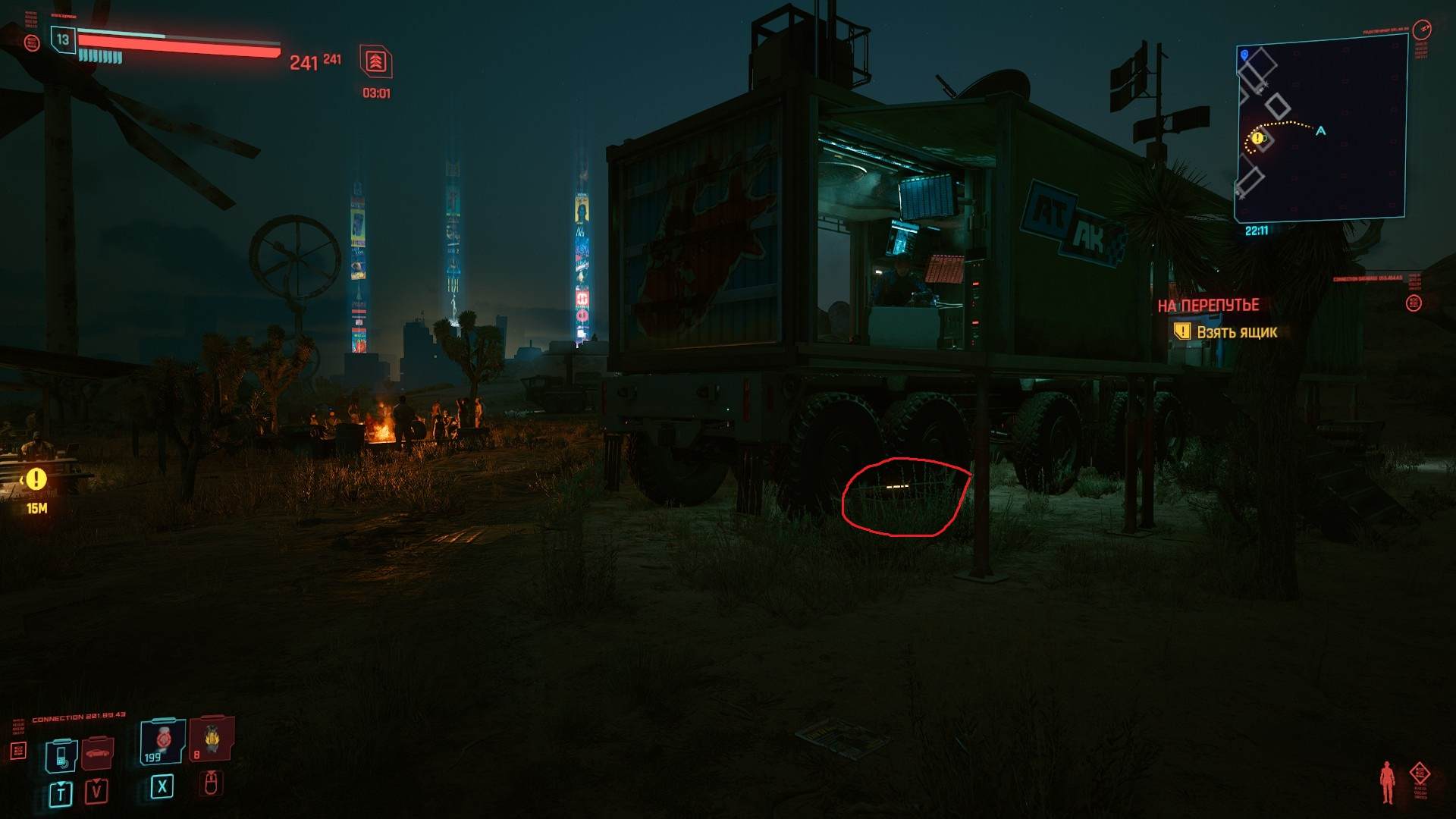
Task: Select the grenade slot showing 8
Action: pos(212,738)
